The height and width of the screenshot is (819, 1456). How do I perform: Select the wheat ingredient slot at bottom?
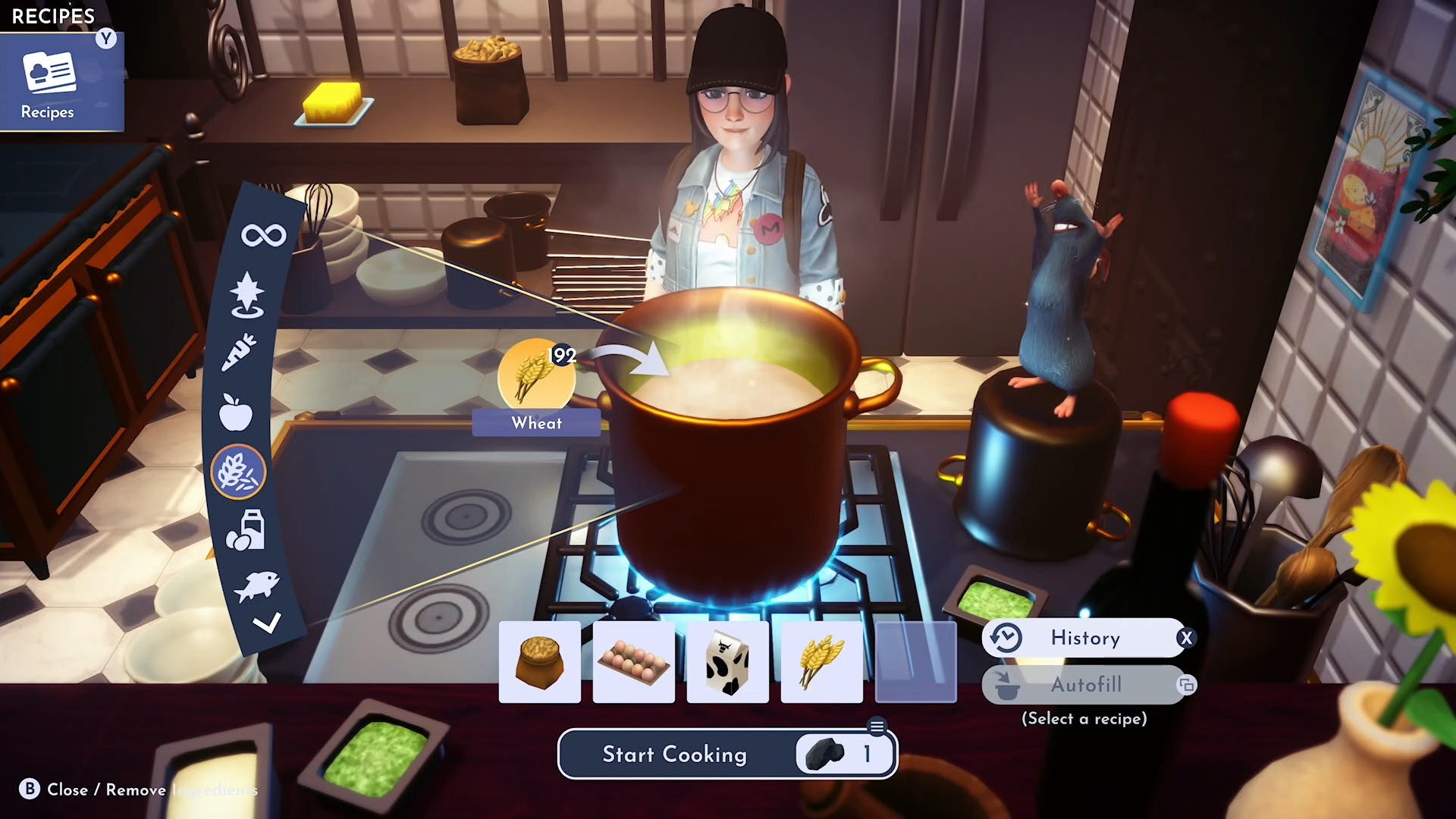pos(821,661)
